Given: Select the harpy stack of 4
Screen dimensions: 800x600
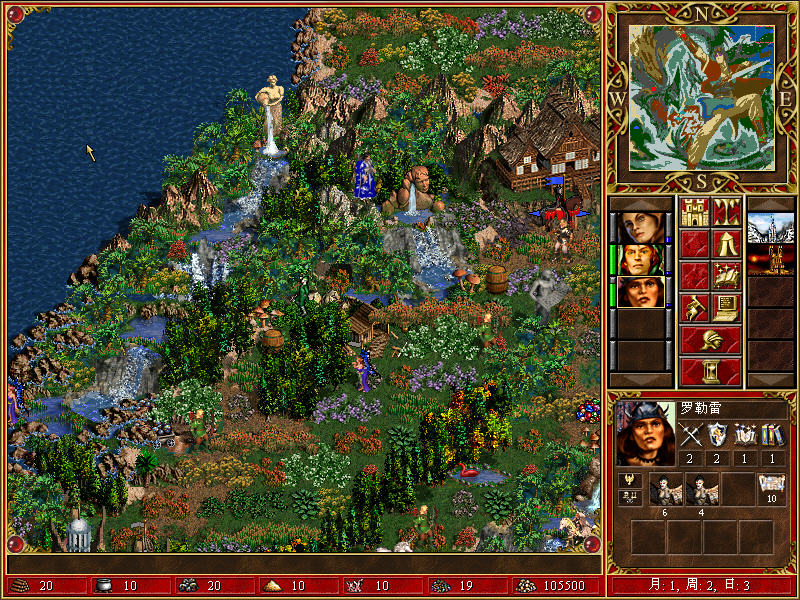Looking at the screenshot, I should pyautogui.click(x=701, y=489).
